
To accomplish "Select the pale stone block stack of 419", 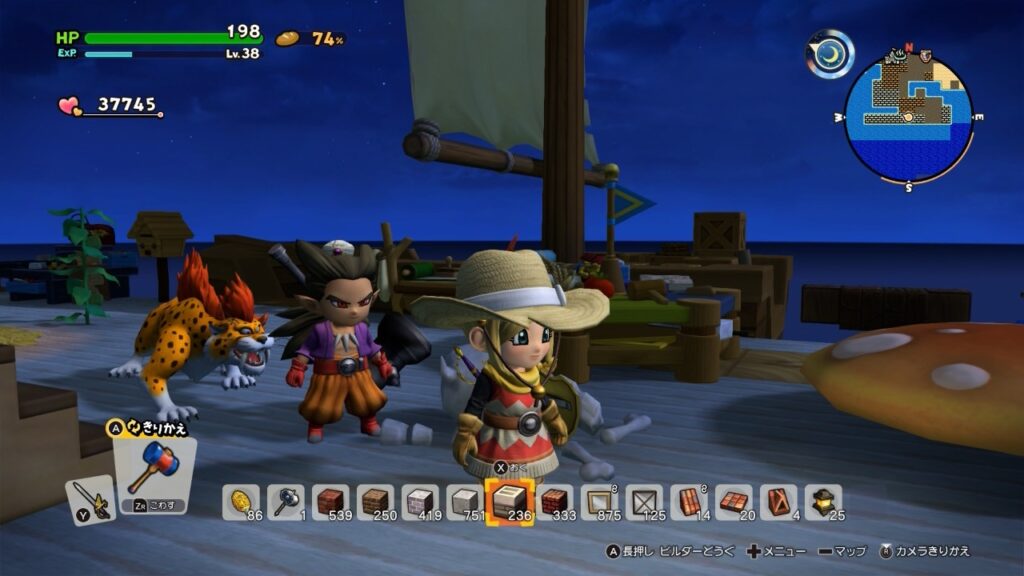I will click(420, 501).
